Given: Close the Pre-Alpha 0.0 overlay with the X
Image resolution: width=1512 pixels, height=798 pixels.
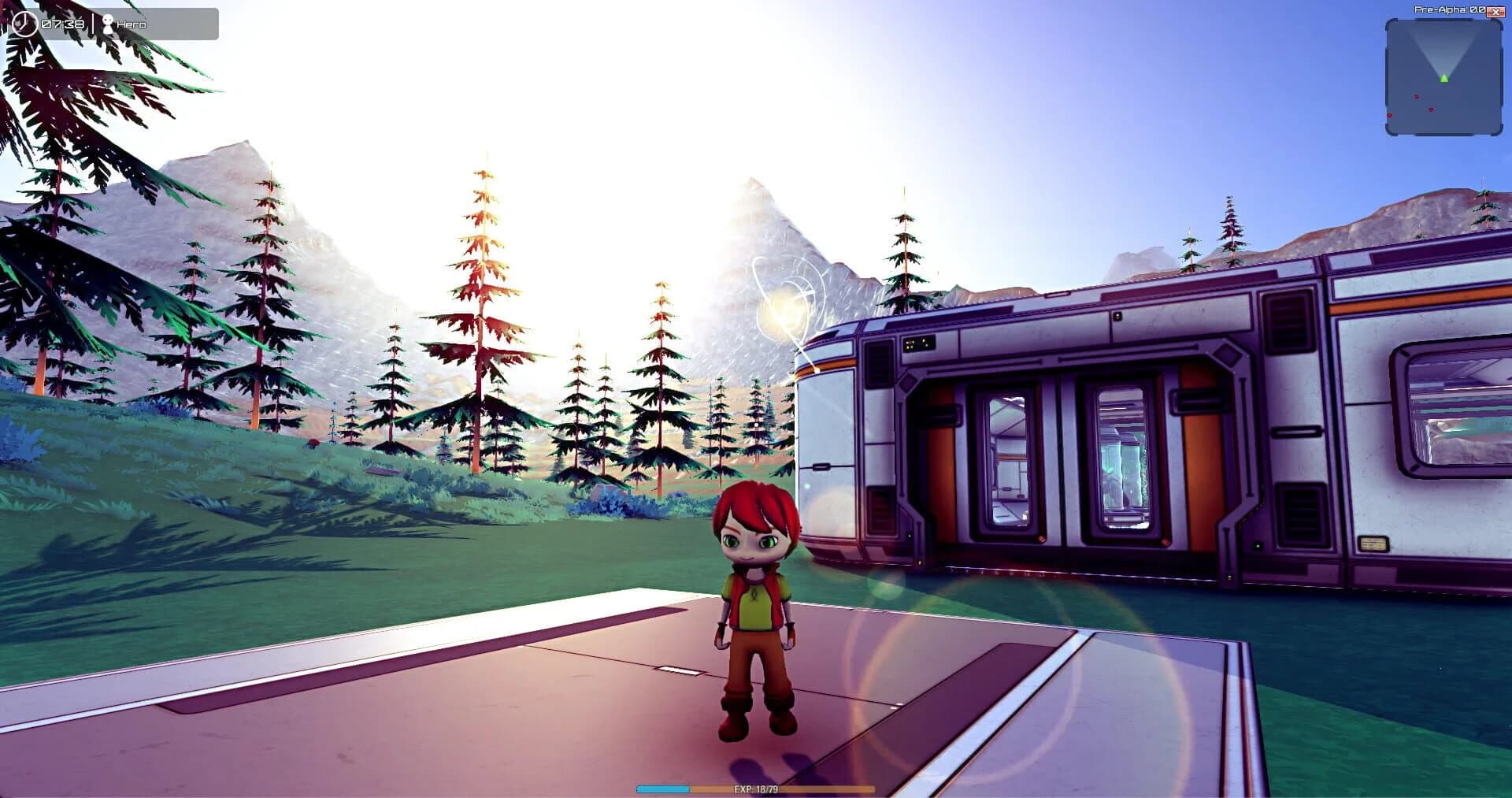Looking at the screenshot, I should (x=1495, y=12).
